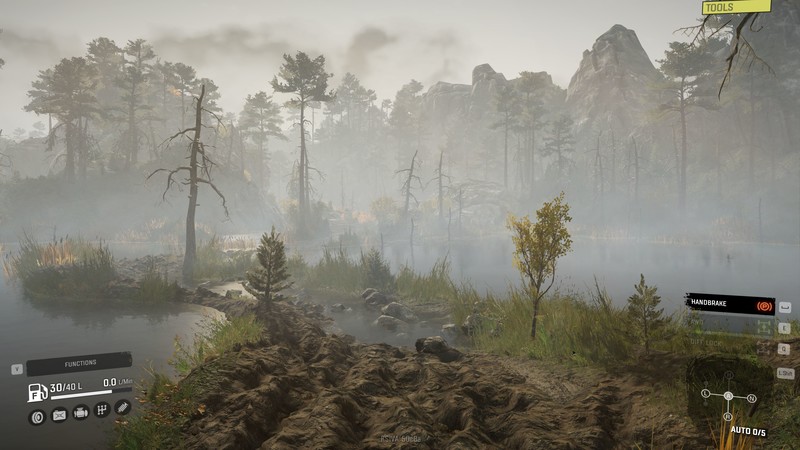
Task: Shift gearbox to L low gear
Action: (705, 393)
